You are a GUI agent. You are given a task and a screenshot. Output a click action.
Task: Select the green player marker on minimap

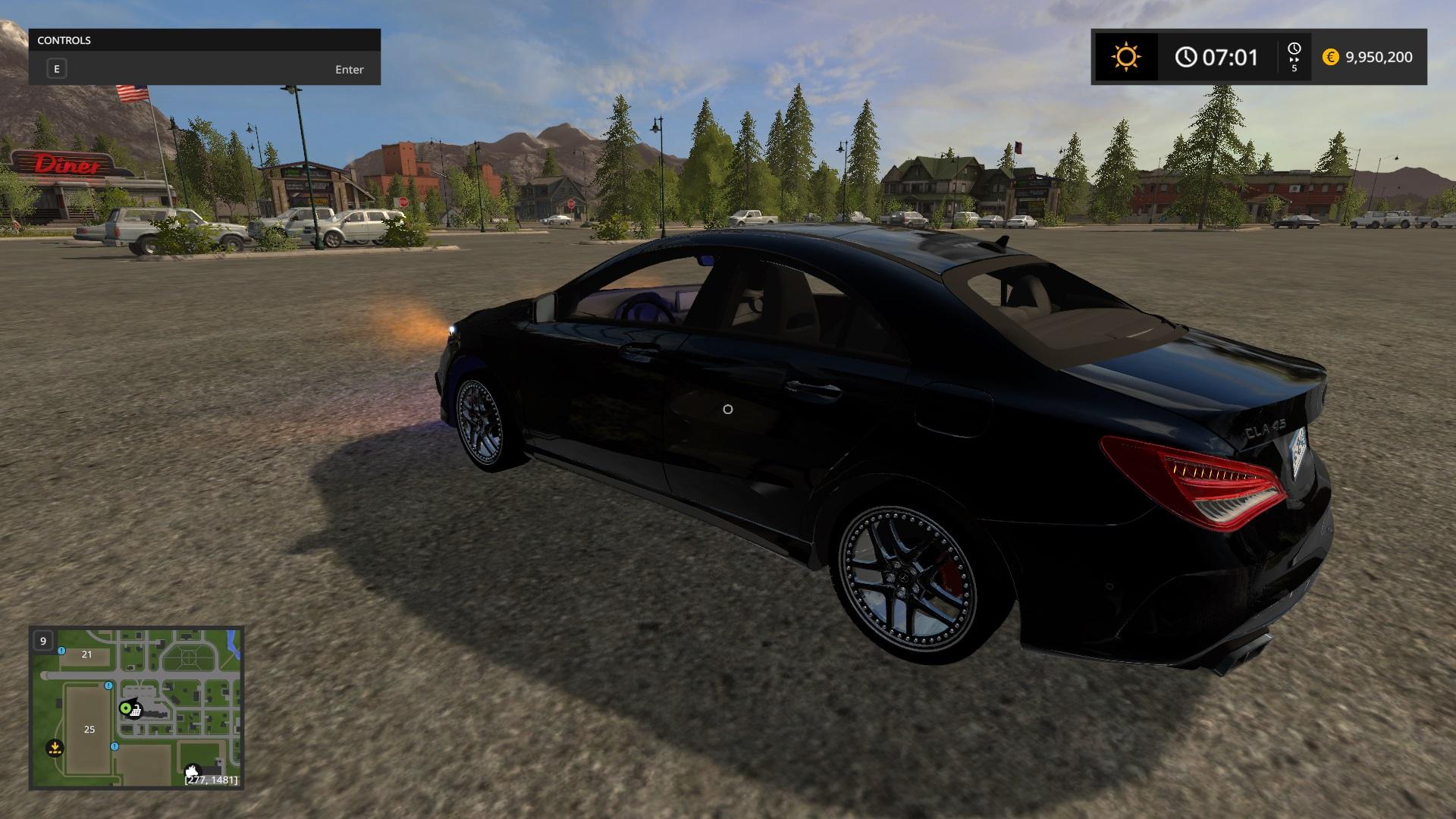pyautogui.click(x=126, y=708)
